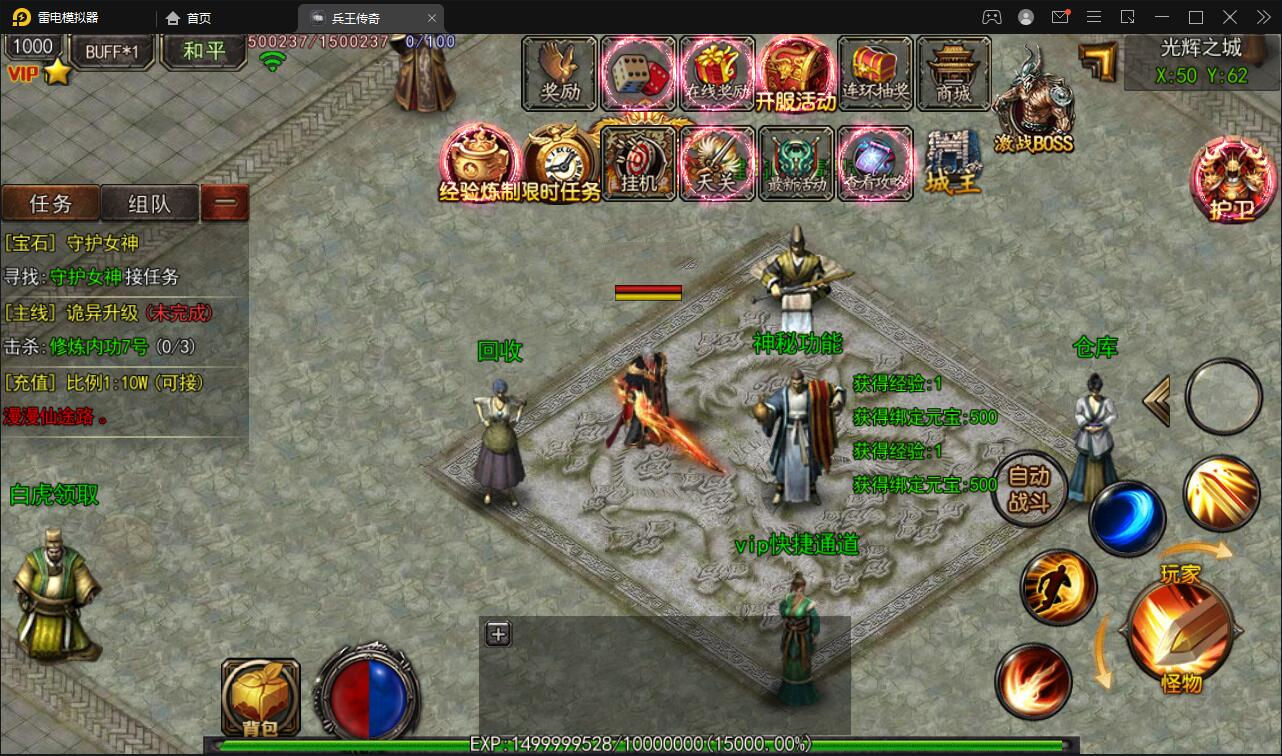Open the 挂机 (auto-hang) feature icon
This screenshot has height=756, width=1282.
pyautogui.click(x=639, y=163)
